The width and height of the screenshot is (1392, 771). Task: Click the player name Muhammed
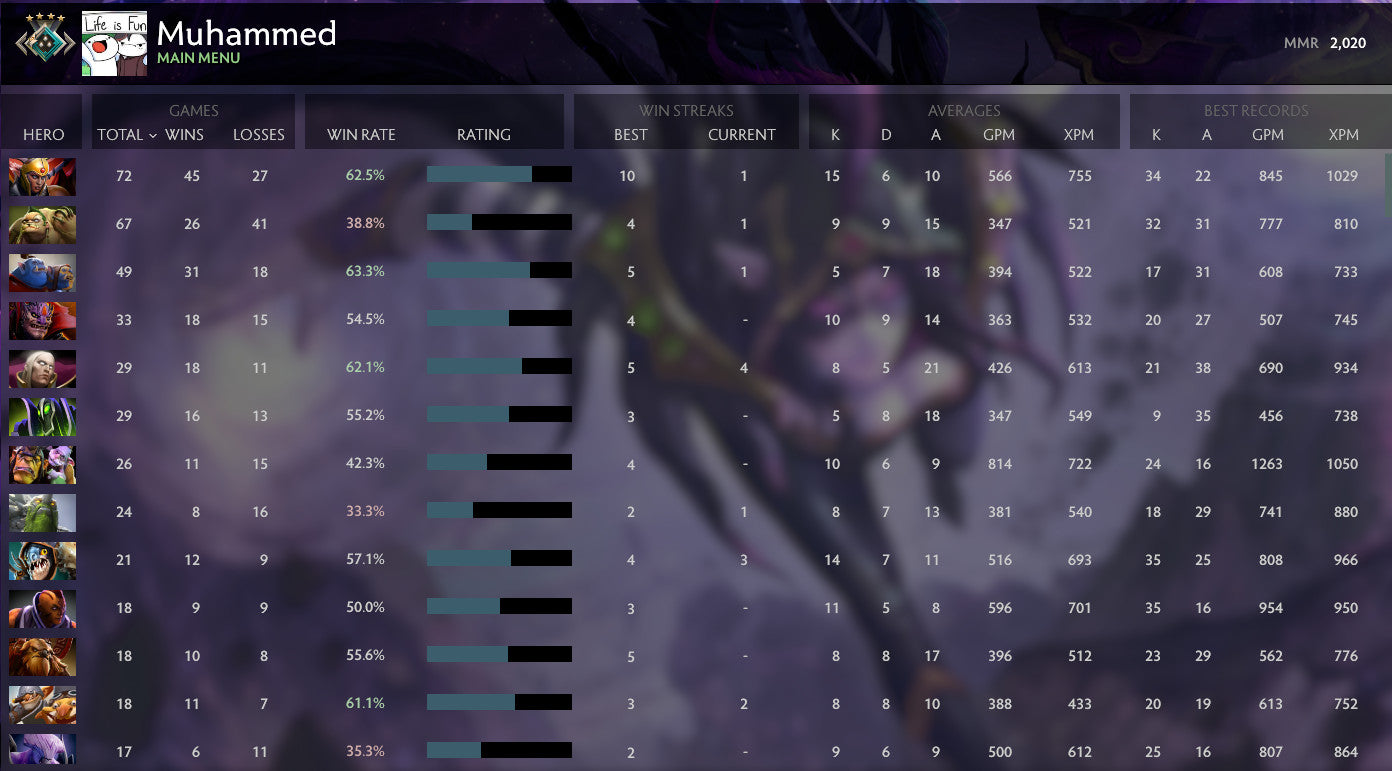tap(245, 33)
